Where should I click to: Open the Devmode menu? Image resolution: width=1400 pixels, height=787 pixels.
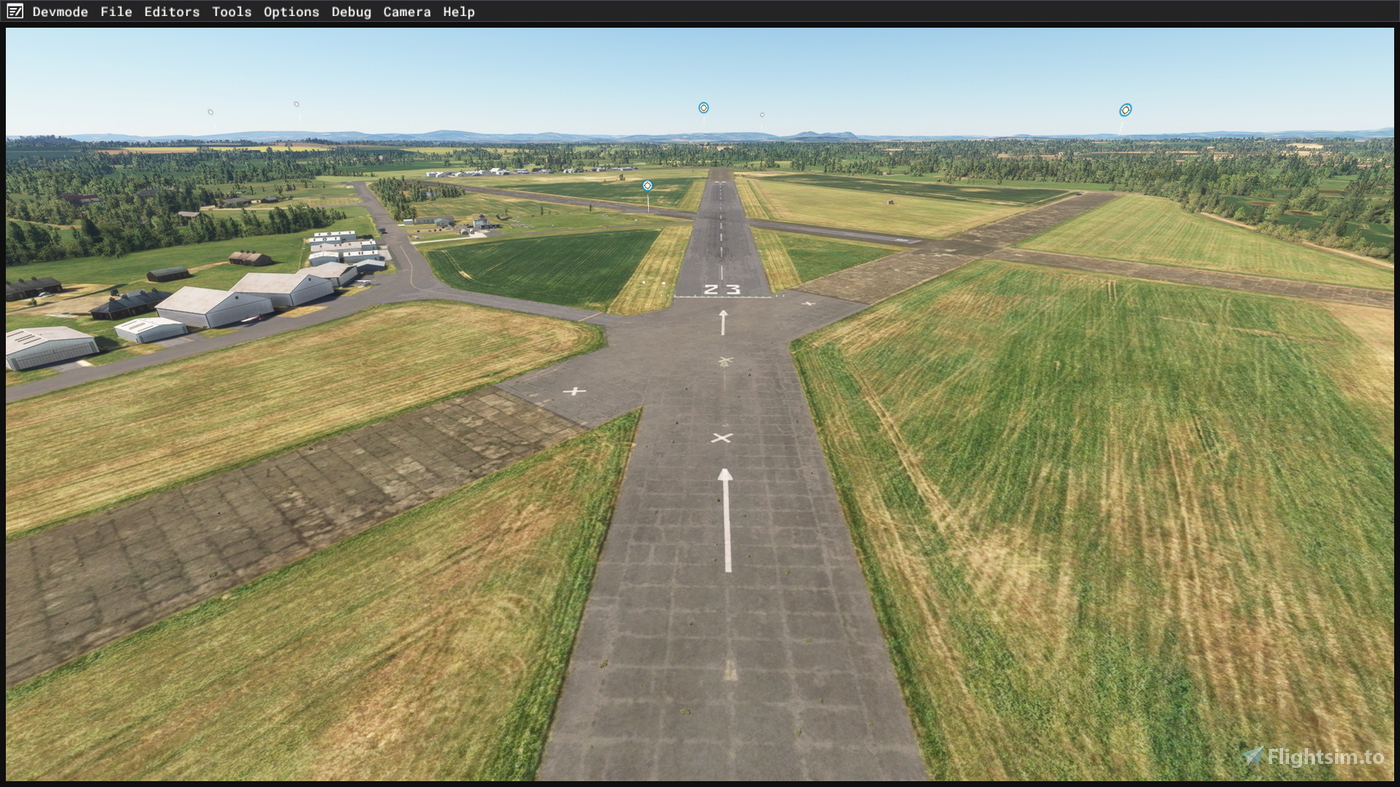(x=60, y=11)
